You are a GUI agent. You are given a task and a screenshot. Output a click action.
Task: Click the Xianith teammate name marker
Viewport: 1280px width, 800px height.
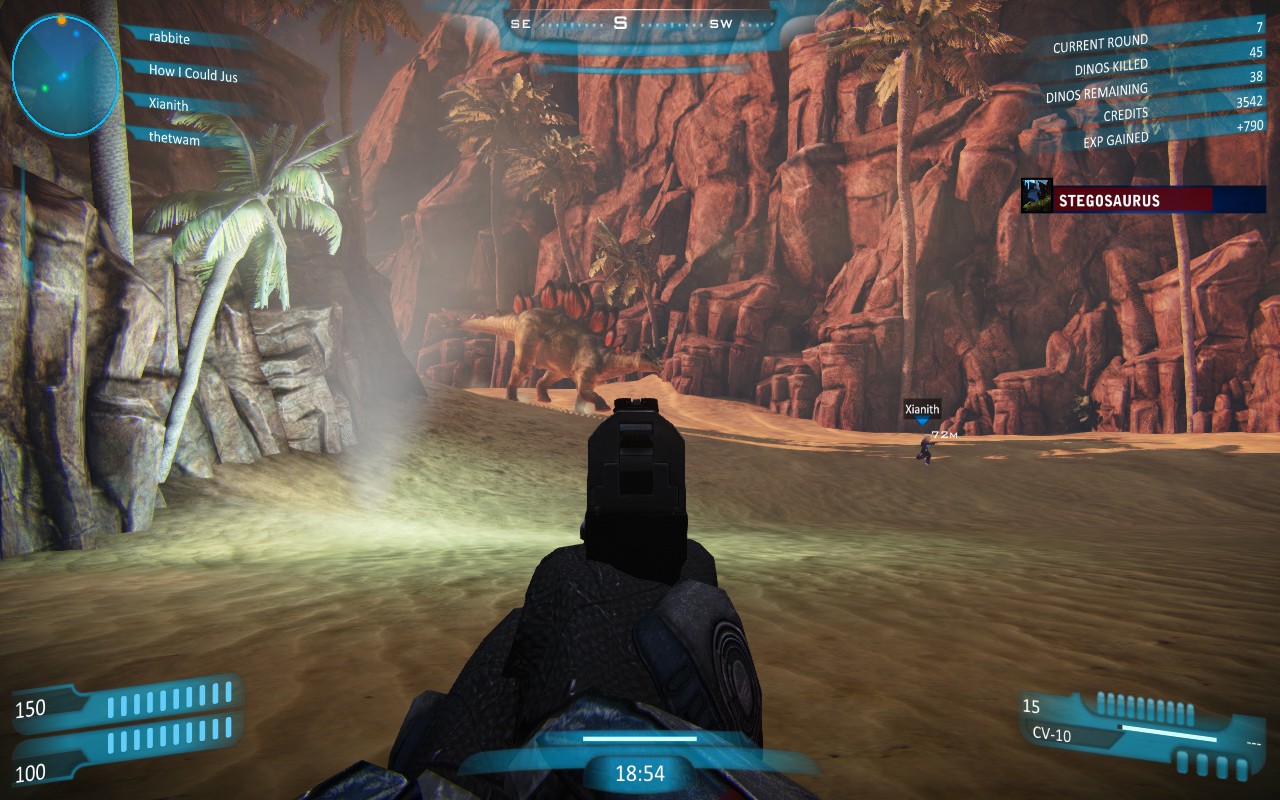(922, 409)
